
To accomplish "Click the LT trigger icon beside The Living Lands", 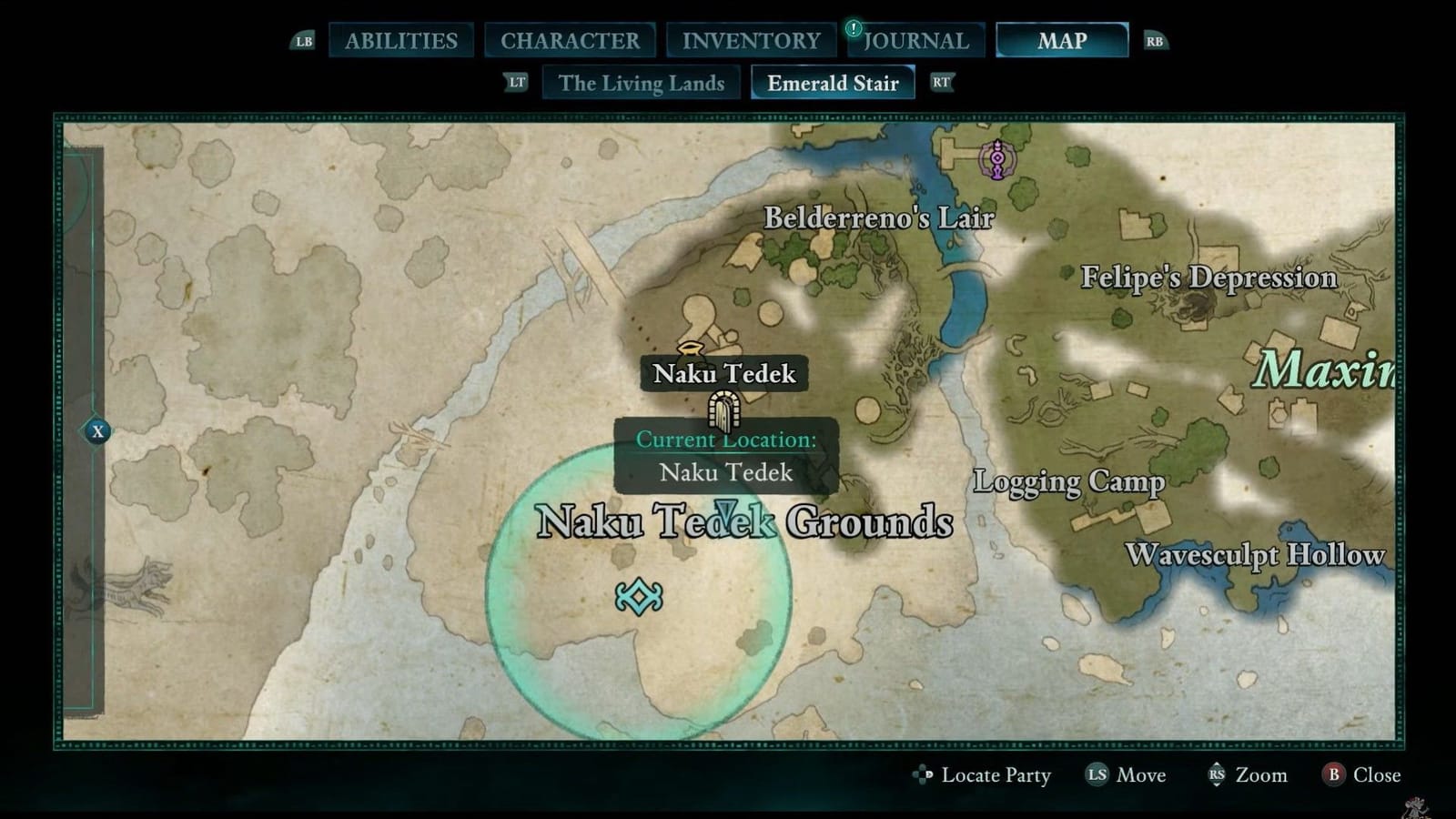I will (515, 83).
